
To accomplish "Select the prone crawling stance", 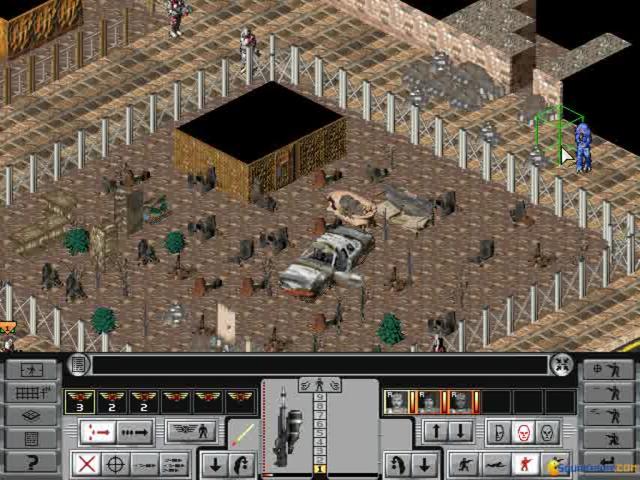I will 494,464.
